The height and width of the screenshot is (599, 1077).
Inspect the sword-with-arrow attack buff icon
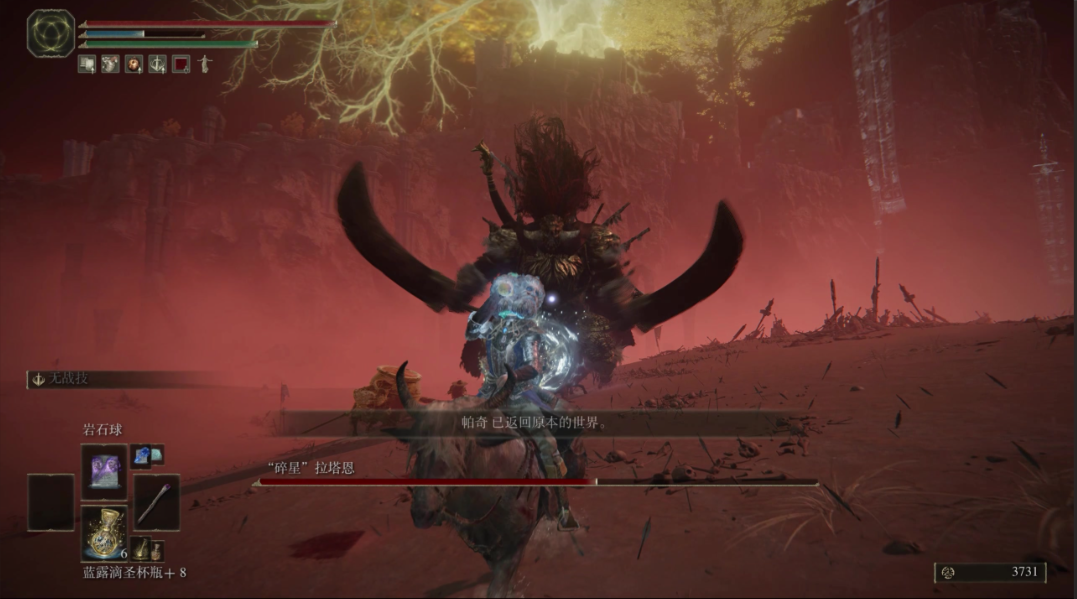click(157, 64)
